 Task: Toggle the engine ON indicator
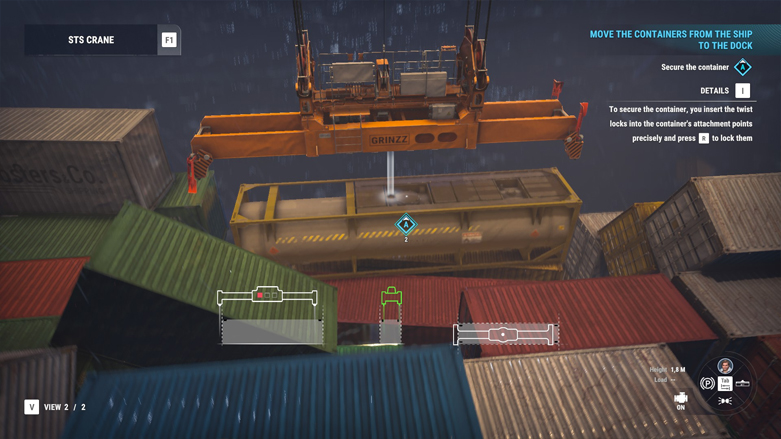tap(681, 400)
